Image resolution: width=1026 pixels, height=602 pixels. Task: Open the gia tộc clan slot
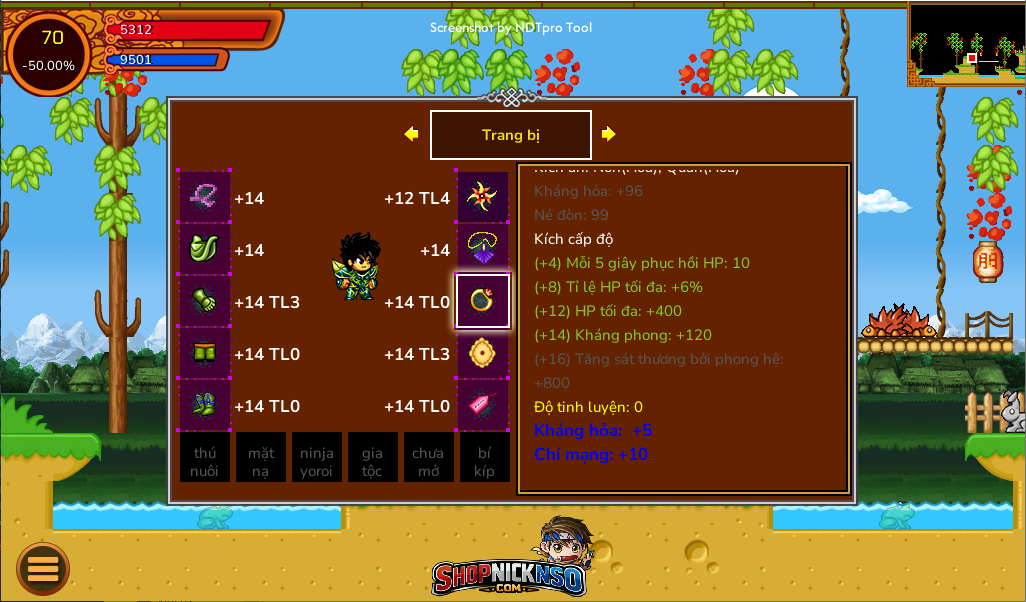(372, 458)
